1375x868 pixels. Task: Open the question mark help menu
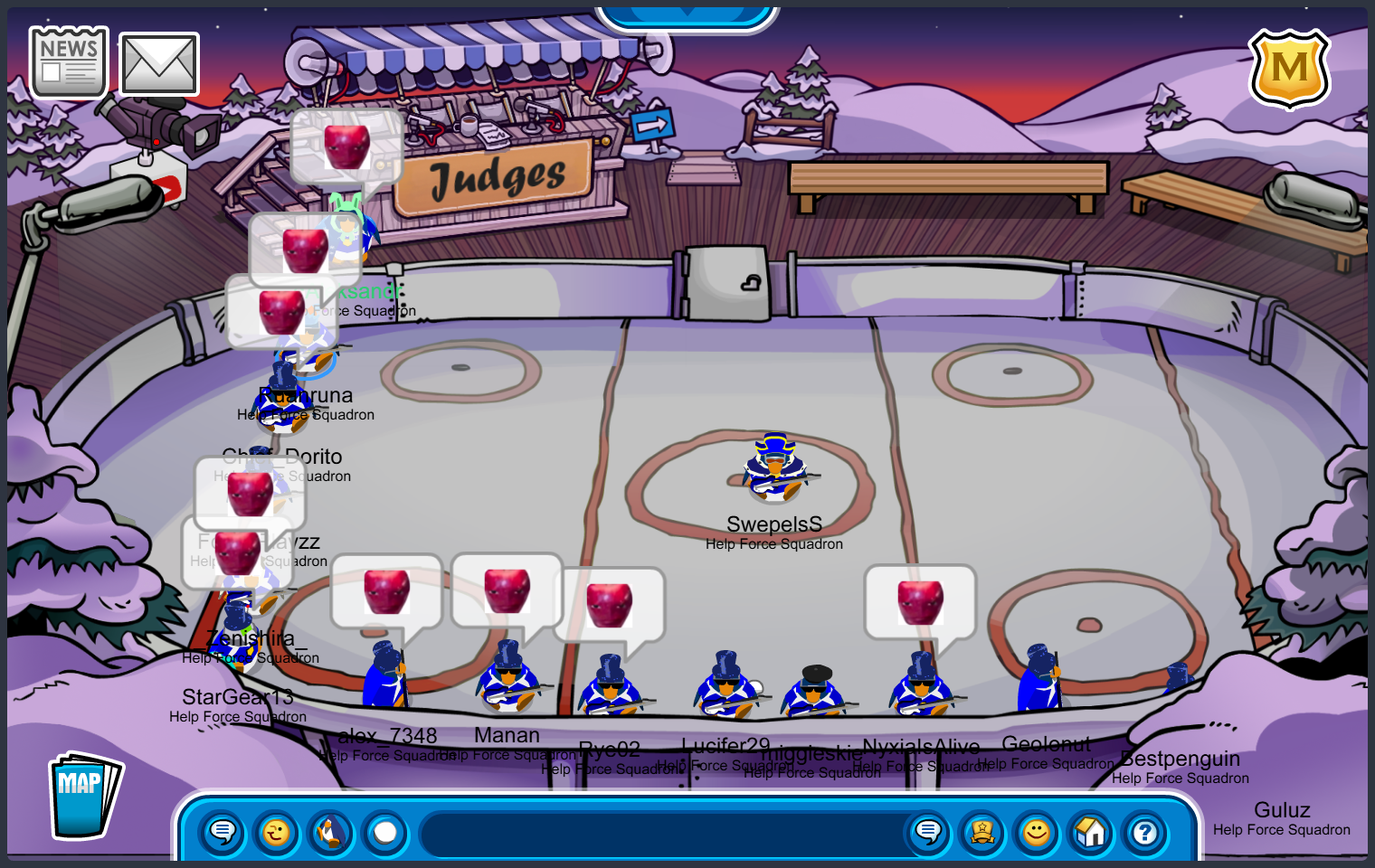[x=1145, y=833]
